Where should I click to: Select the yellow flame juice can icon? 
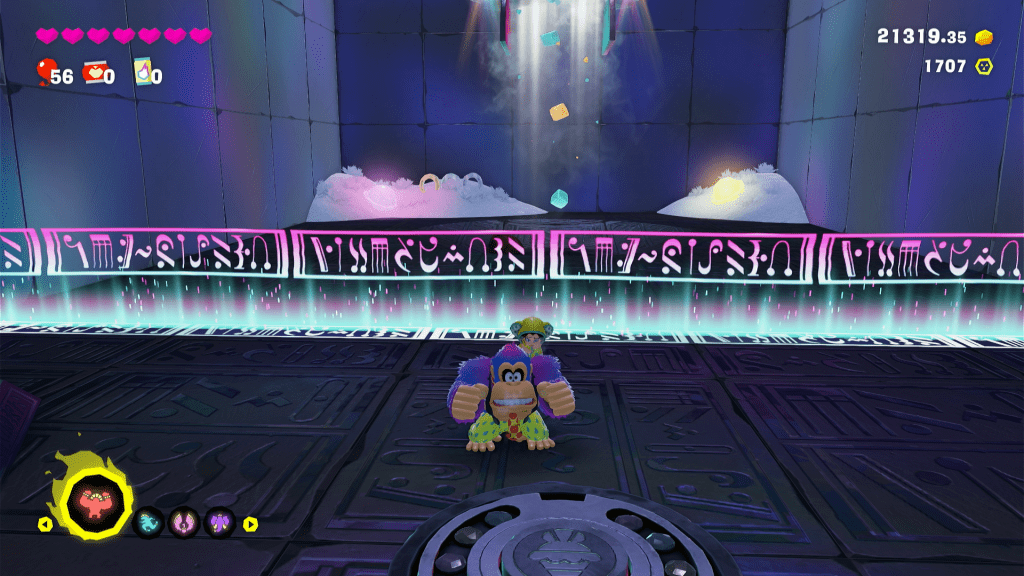[x=142, y=72]
